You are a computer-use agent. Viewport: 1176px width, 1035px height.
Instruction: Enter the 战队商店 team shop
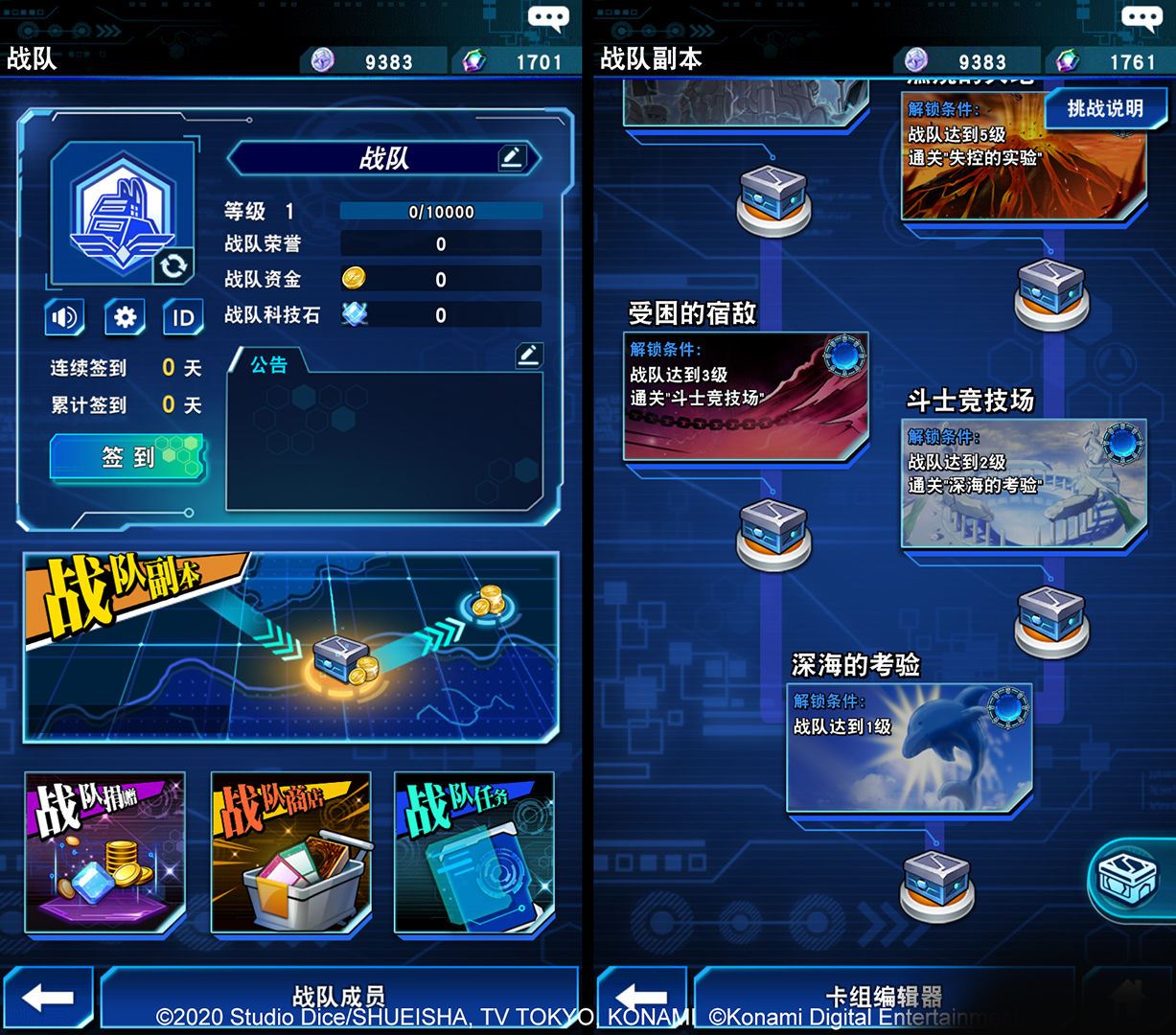point(290,852)
